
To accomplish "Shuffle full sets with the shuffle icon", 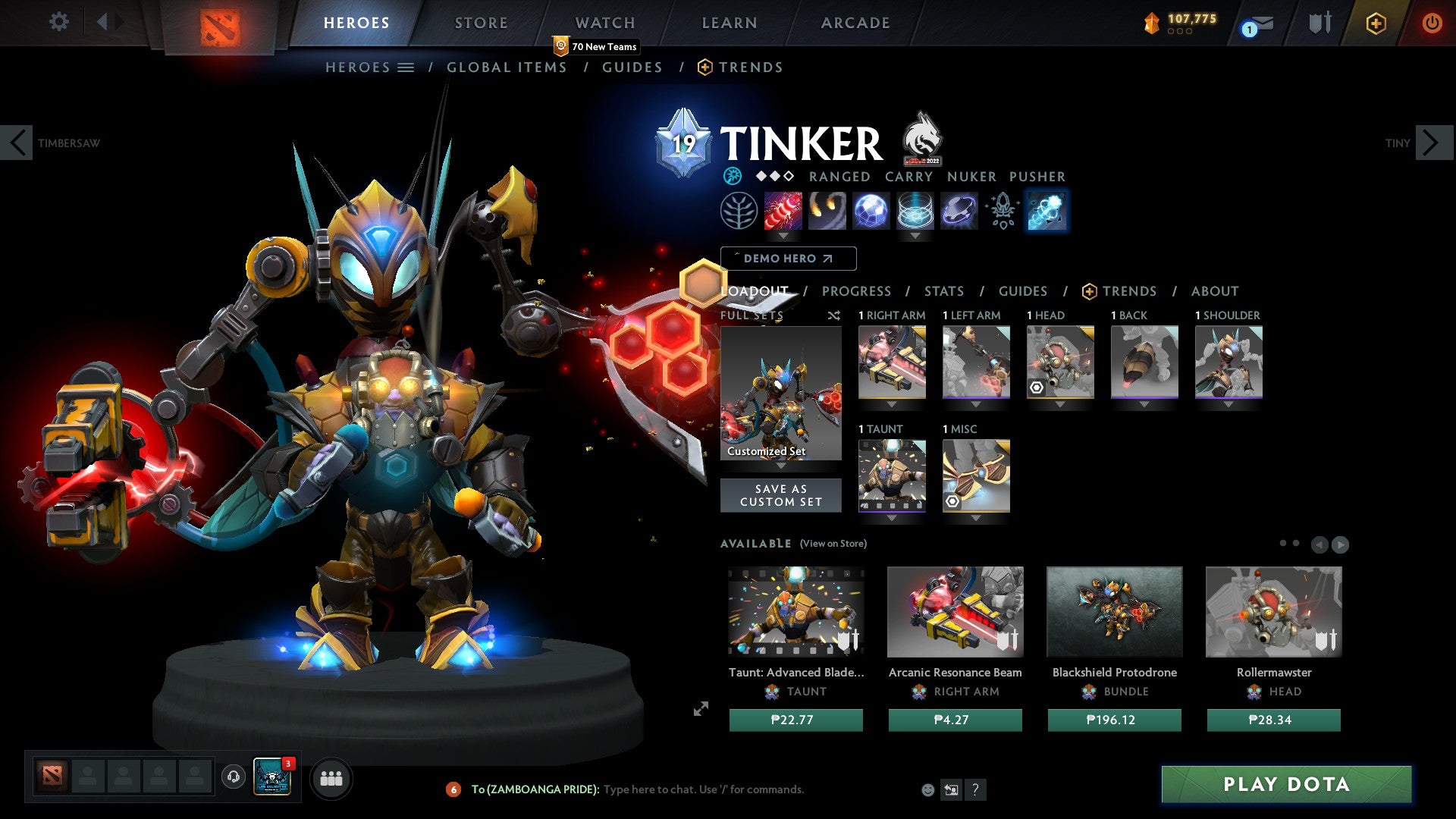I will tap(833, 315).
